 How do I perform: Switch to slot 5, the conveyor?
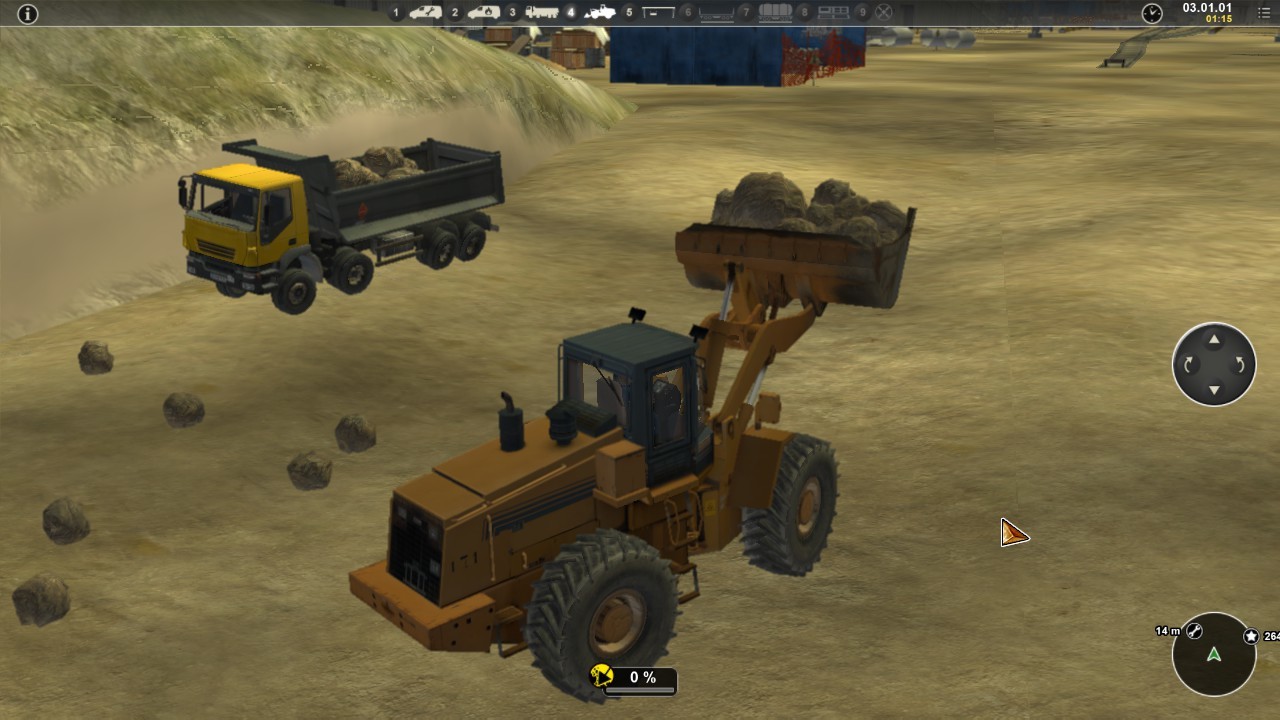click(x=658, y=13)
